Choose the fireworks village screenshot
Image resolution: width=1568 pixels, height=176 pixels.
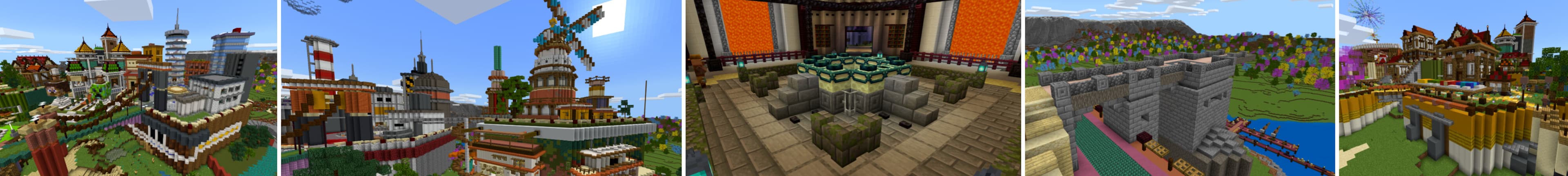(1452, 88)
